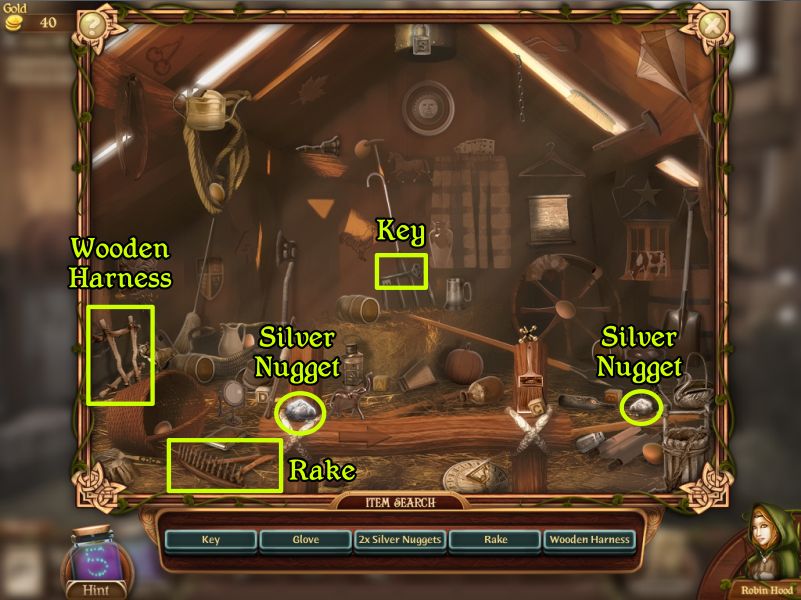Select the Glove entry in item list
801x600 pixels.
point(305,540)
